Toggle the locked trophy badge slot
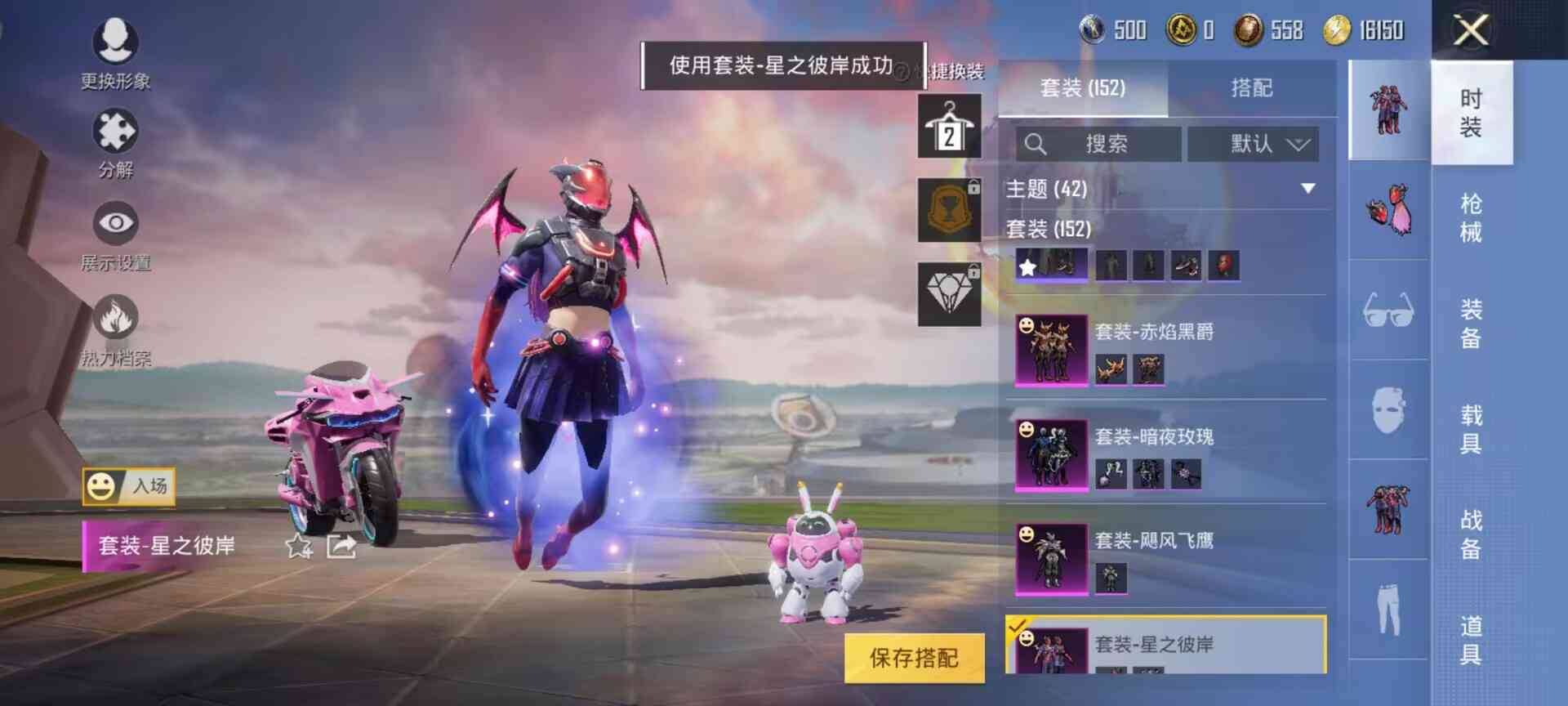 click(950, 209)
